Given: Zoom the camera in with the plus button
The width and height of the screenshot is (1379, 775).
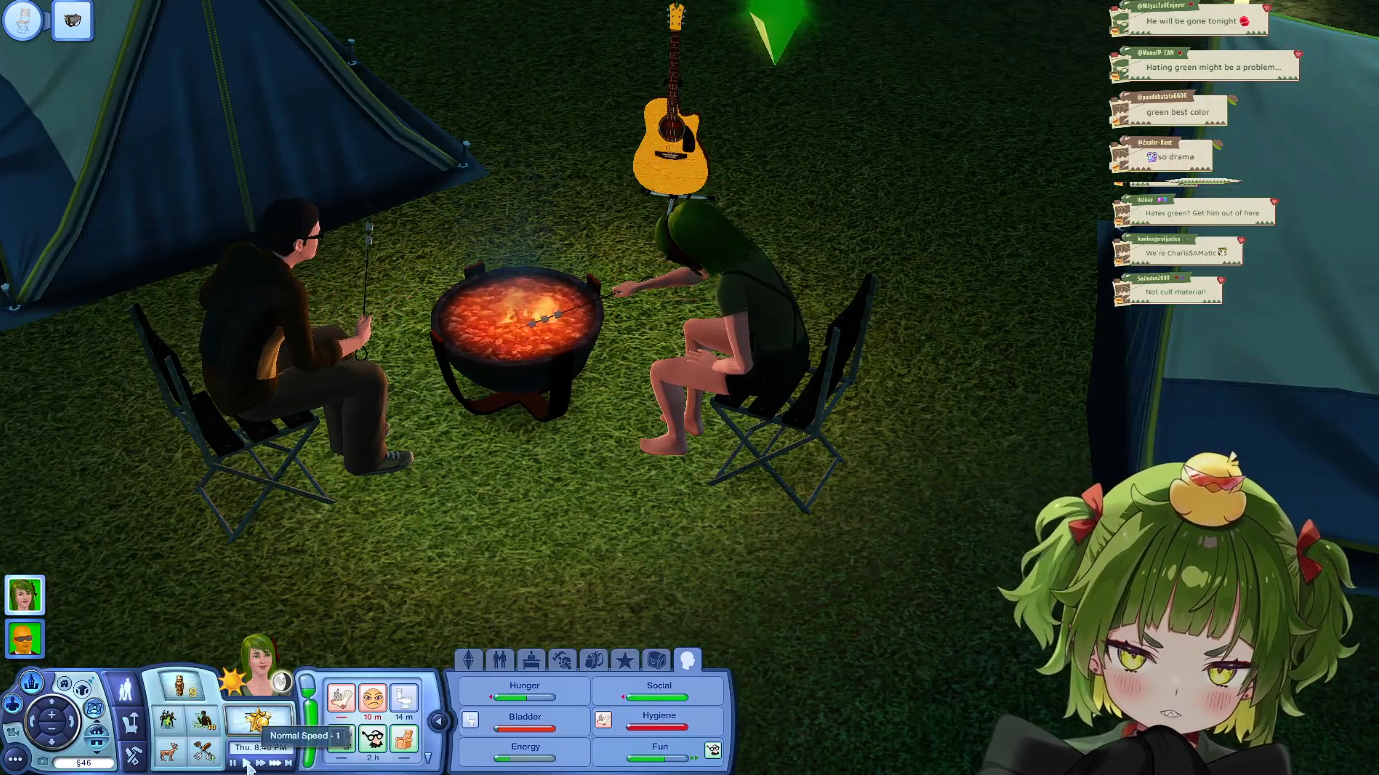Looking at the screenshot, I should [x=51, y=715].
